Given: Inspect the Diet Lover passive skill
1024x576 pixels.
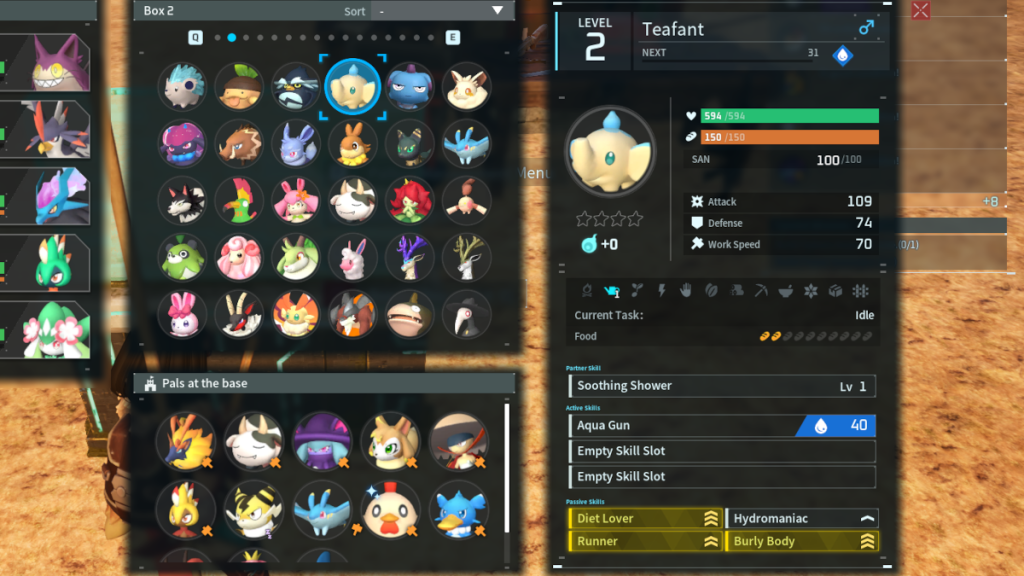Looking at the screenshot, I should [x=645, y=518].
